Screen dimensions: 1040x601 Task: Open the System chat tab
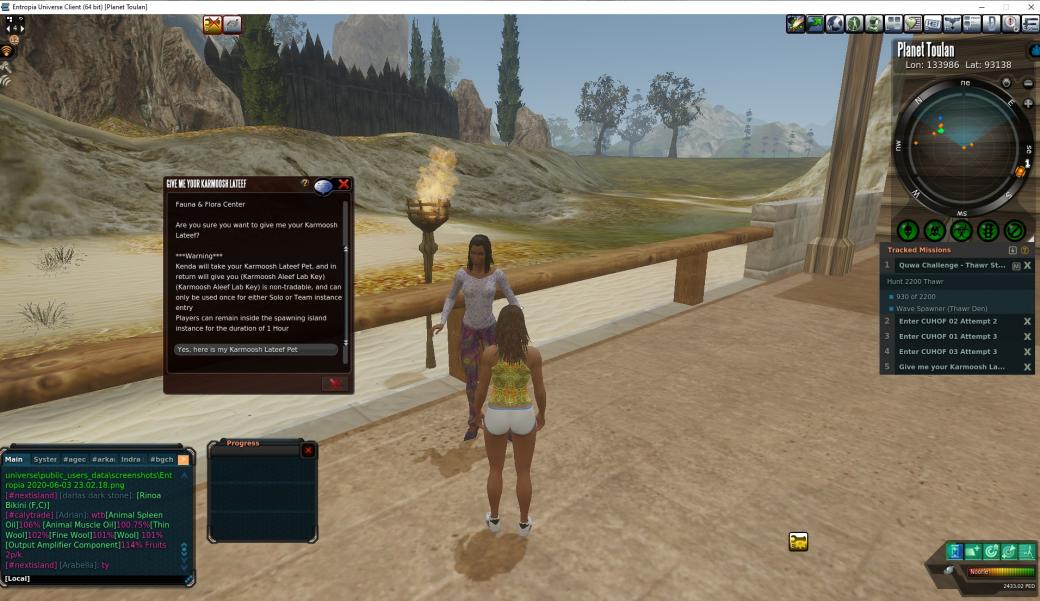click(45, 459)
